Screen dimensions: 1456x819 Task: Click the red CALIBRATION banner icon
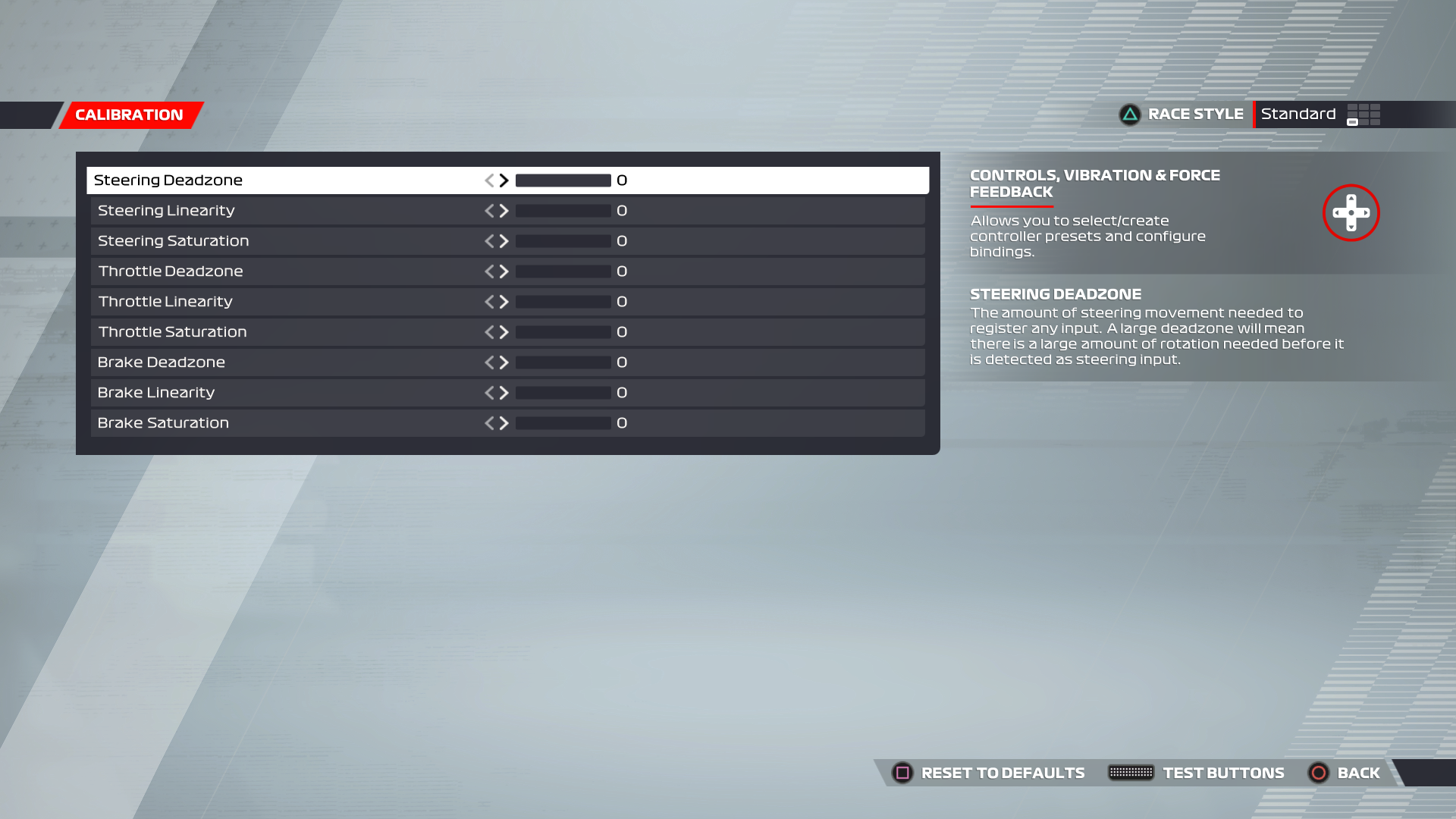pos(129,115)
